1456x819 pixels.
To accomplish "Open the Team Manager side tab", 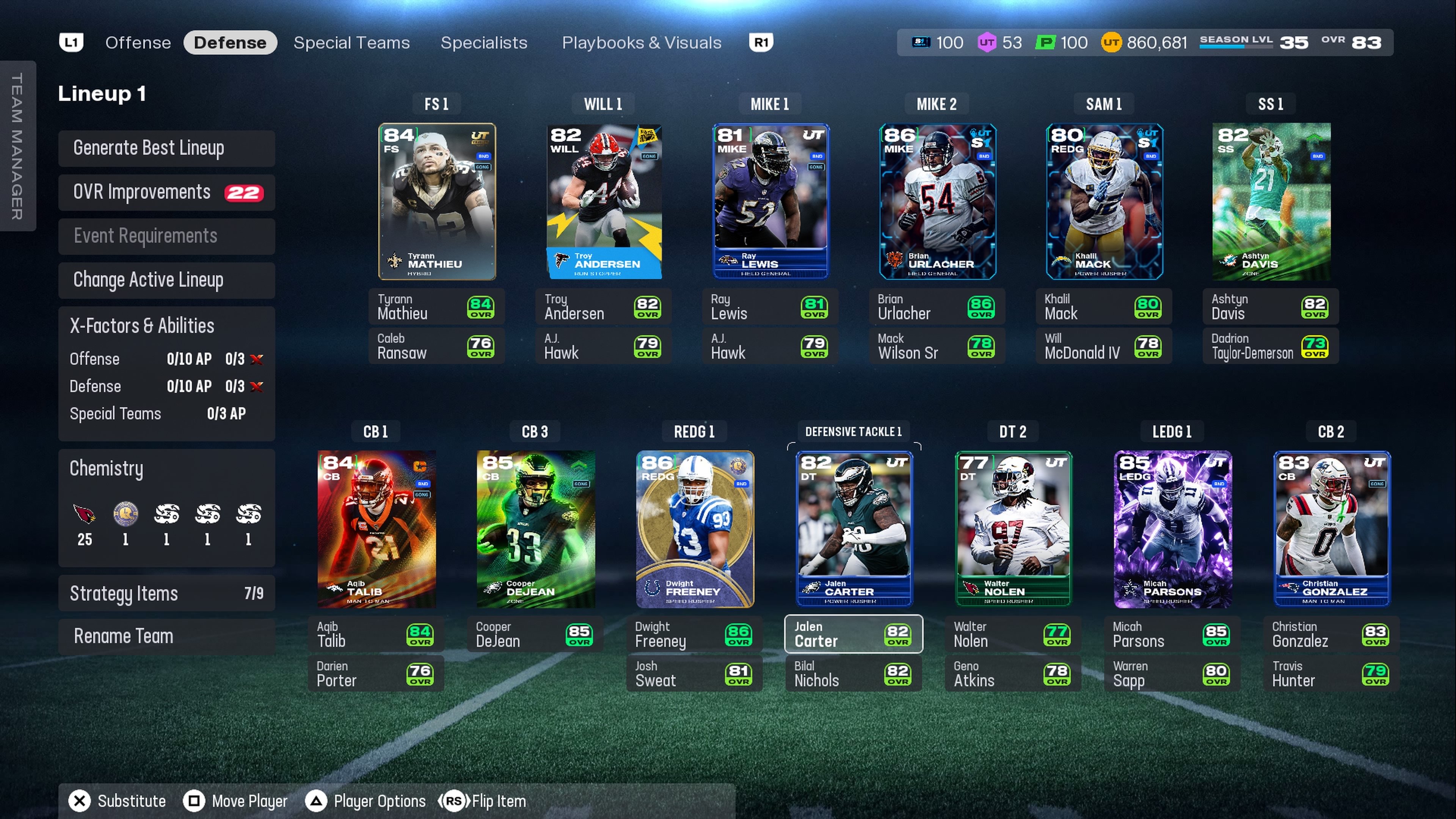I will tap(17, 146).
